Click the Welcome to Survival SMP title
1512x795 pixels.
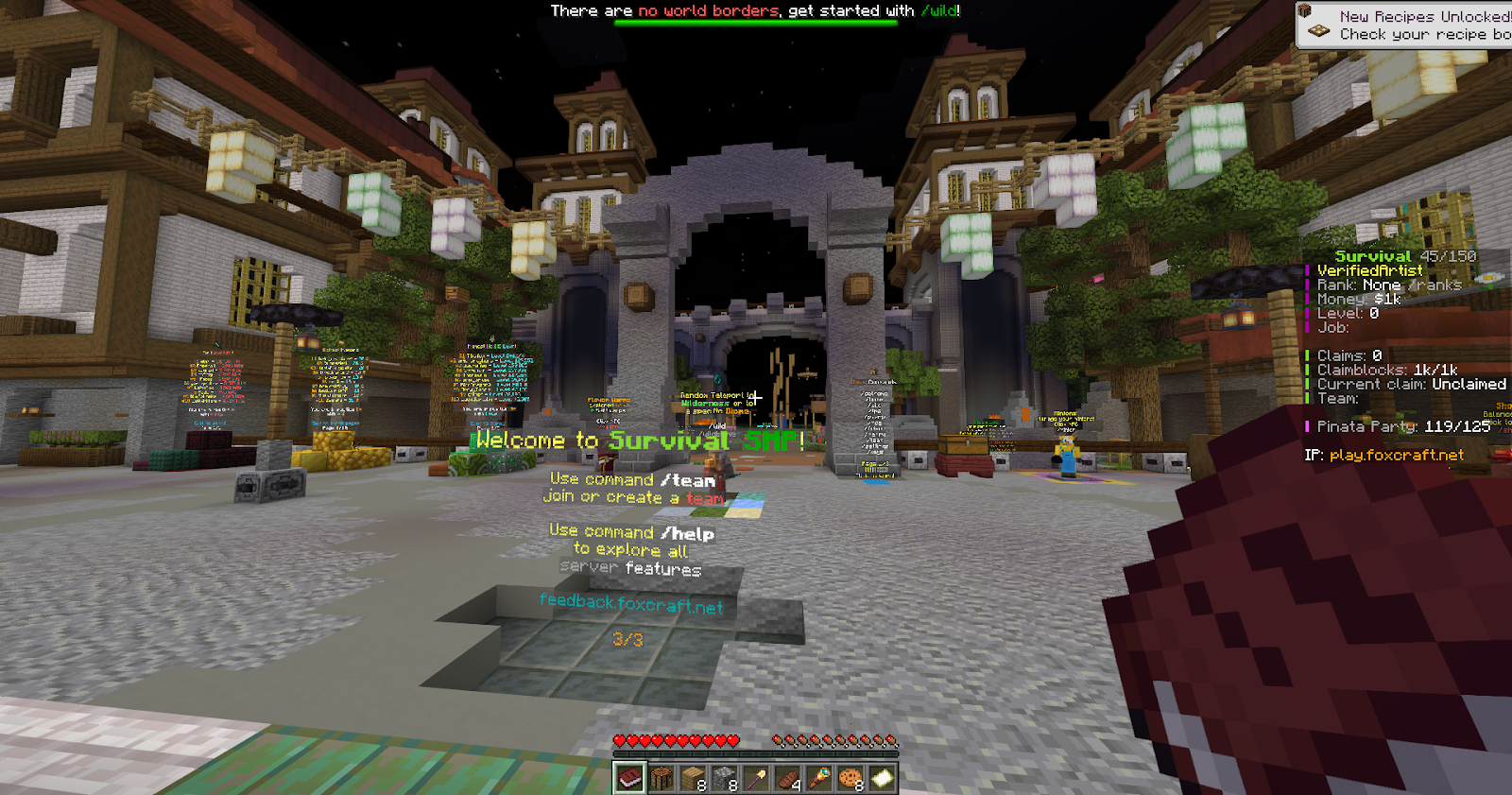point(634,440)
